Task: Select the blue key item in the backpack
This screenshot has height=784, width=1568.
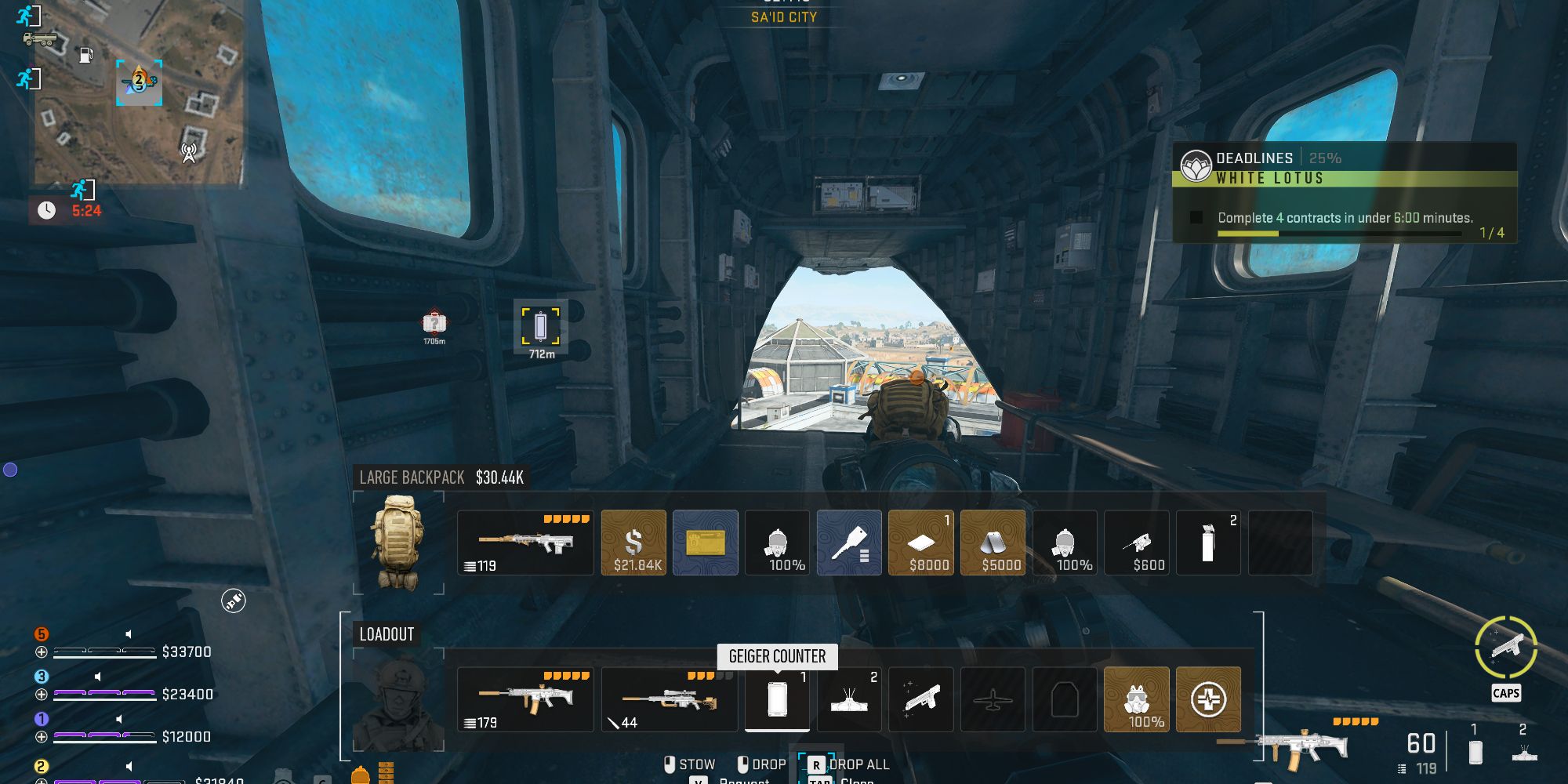Action: pyautogui.click(x=849, y=543)
